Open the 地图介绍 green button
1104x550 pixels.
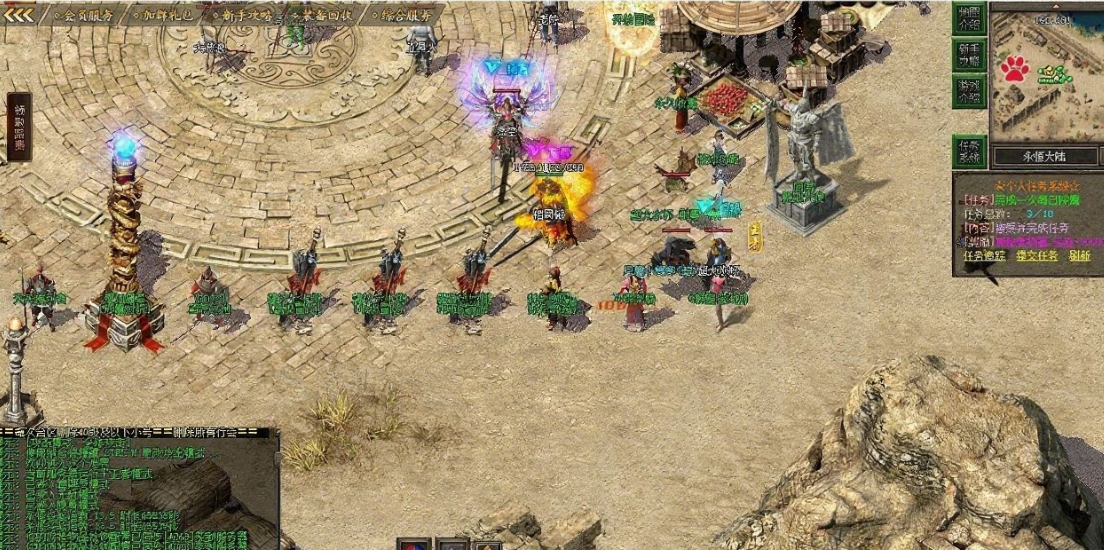click(969, 18)
